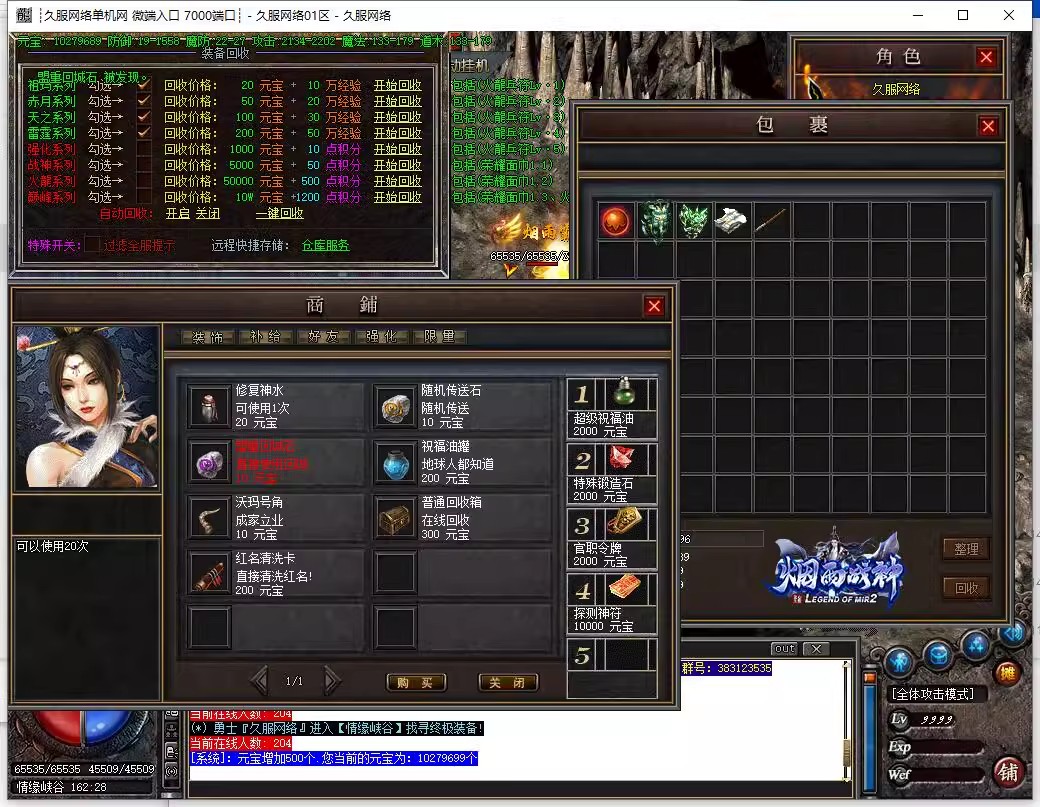Buy the selected item with 购买

415,682
